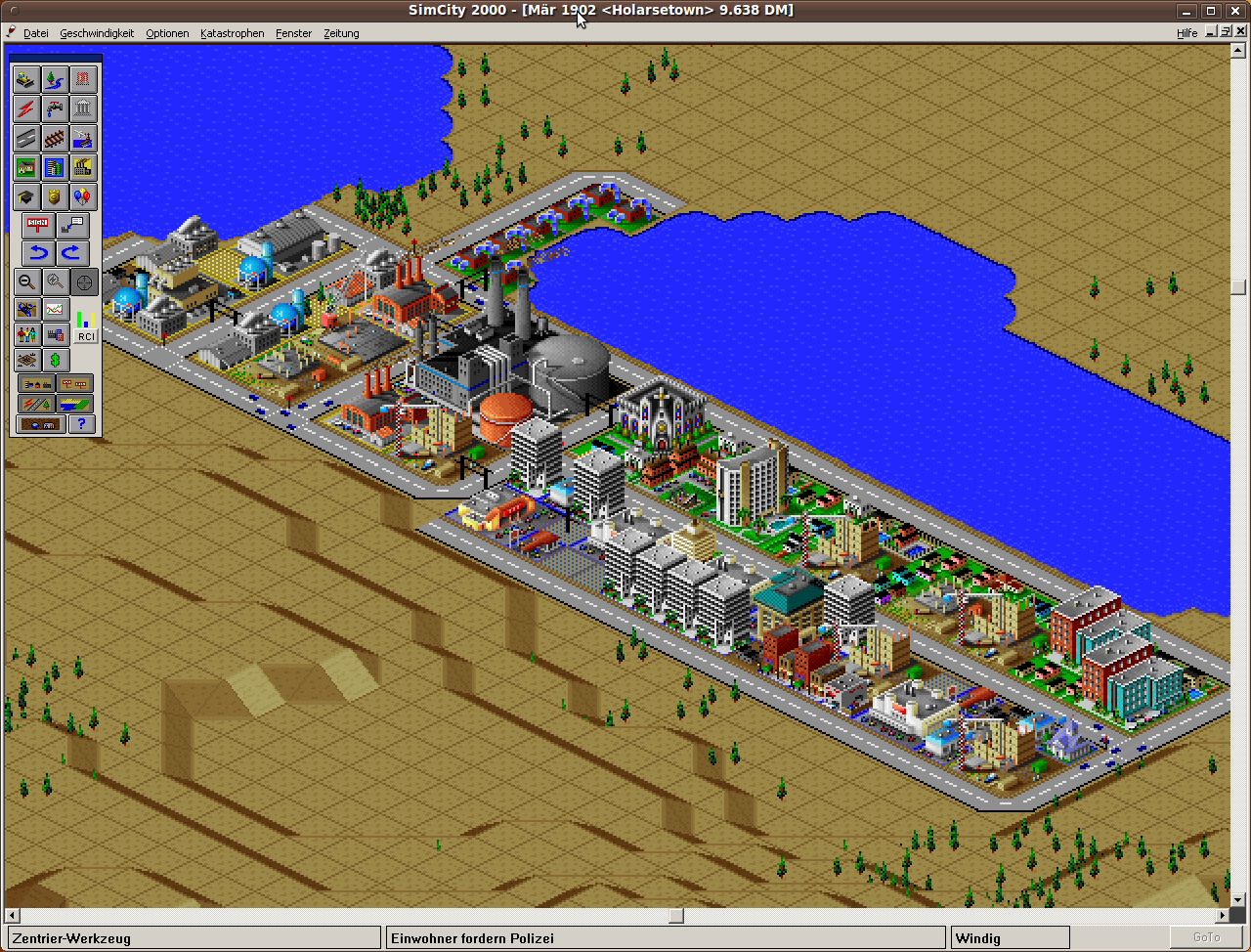Image resolution: width=1251 pixels, height=952 pixels.
Task: Click the undo arrow
Action: coord(37,252)
